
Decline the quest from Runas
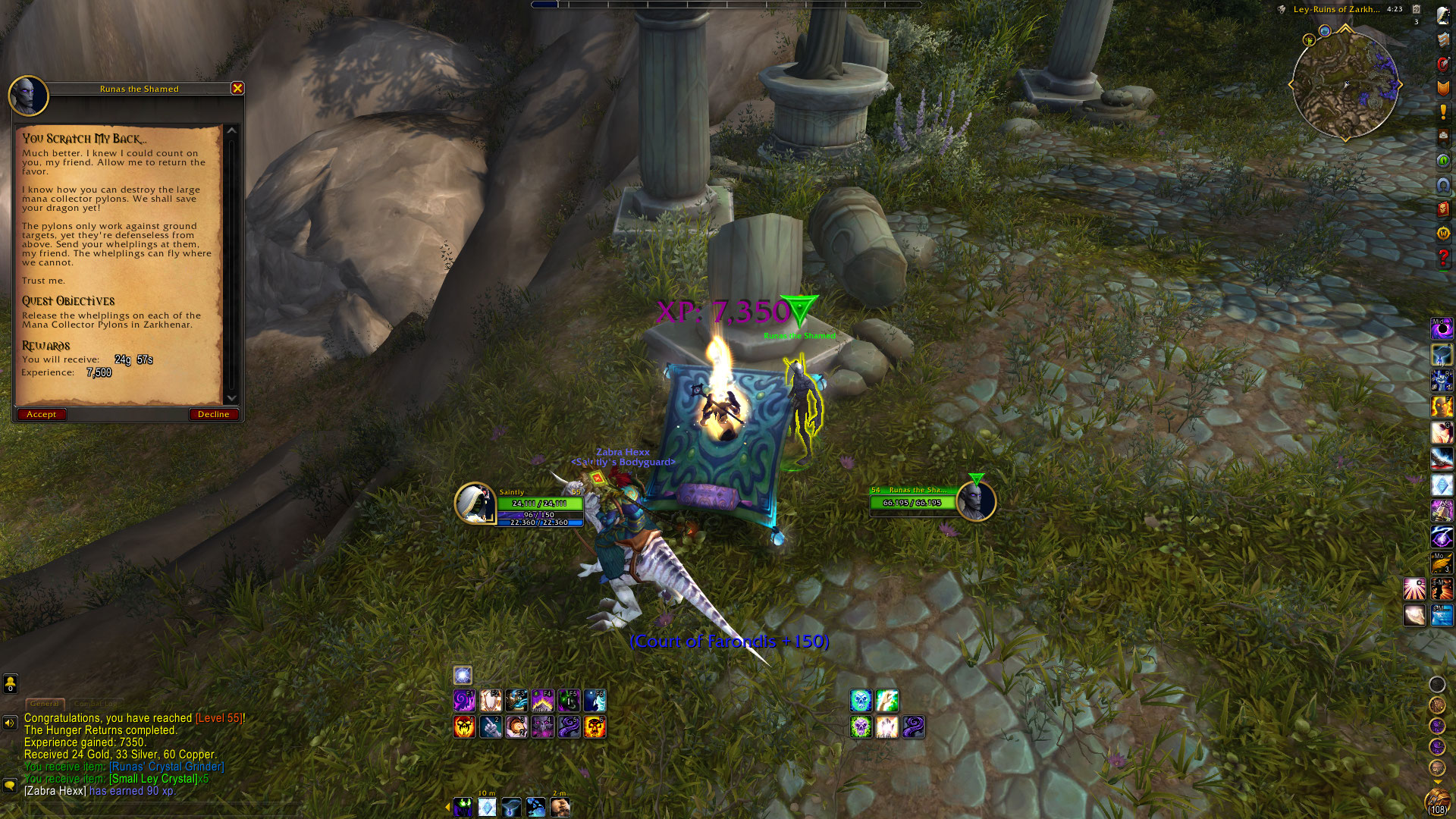(213, 414)
